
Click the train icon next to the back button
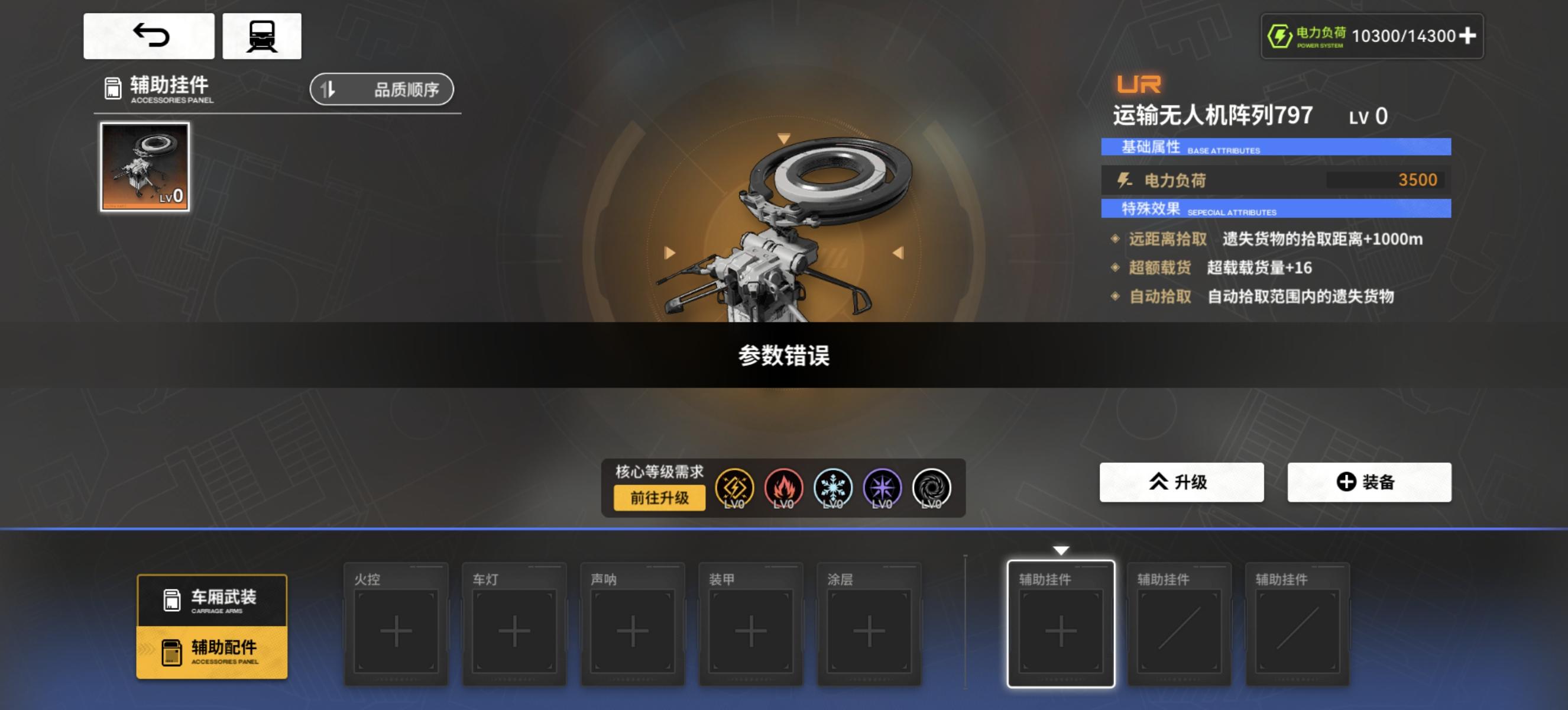(x=262, y=35)
